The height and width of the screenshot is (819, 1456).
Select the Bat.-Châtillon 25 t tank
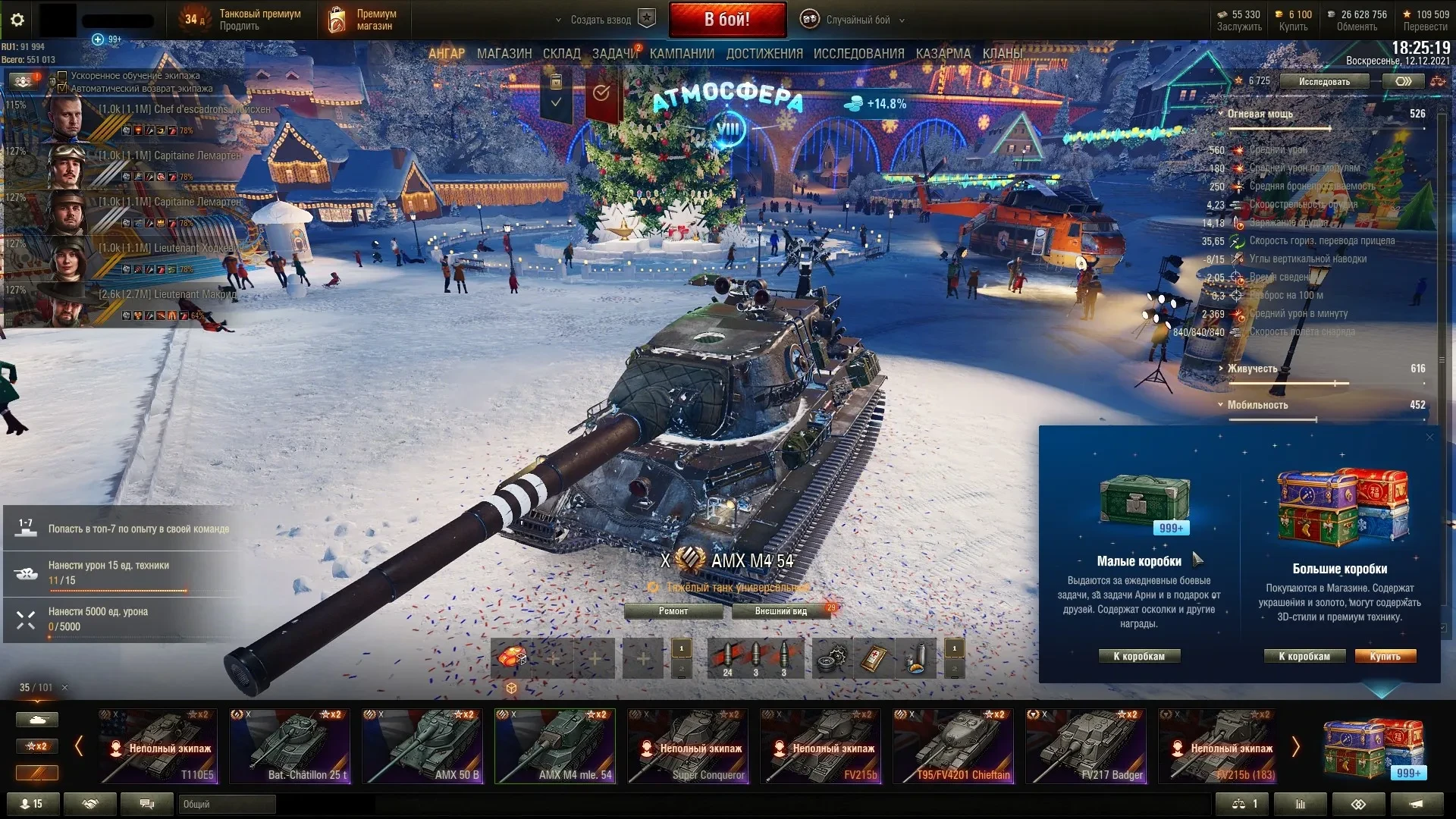pos(290,746)
